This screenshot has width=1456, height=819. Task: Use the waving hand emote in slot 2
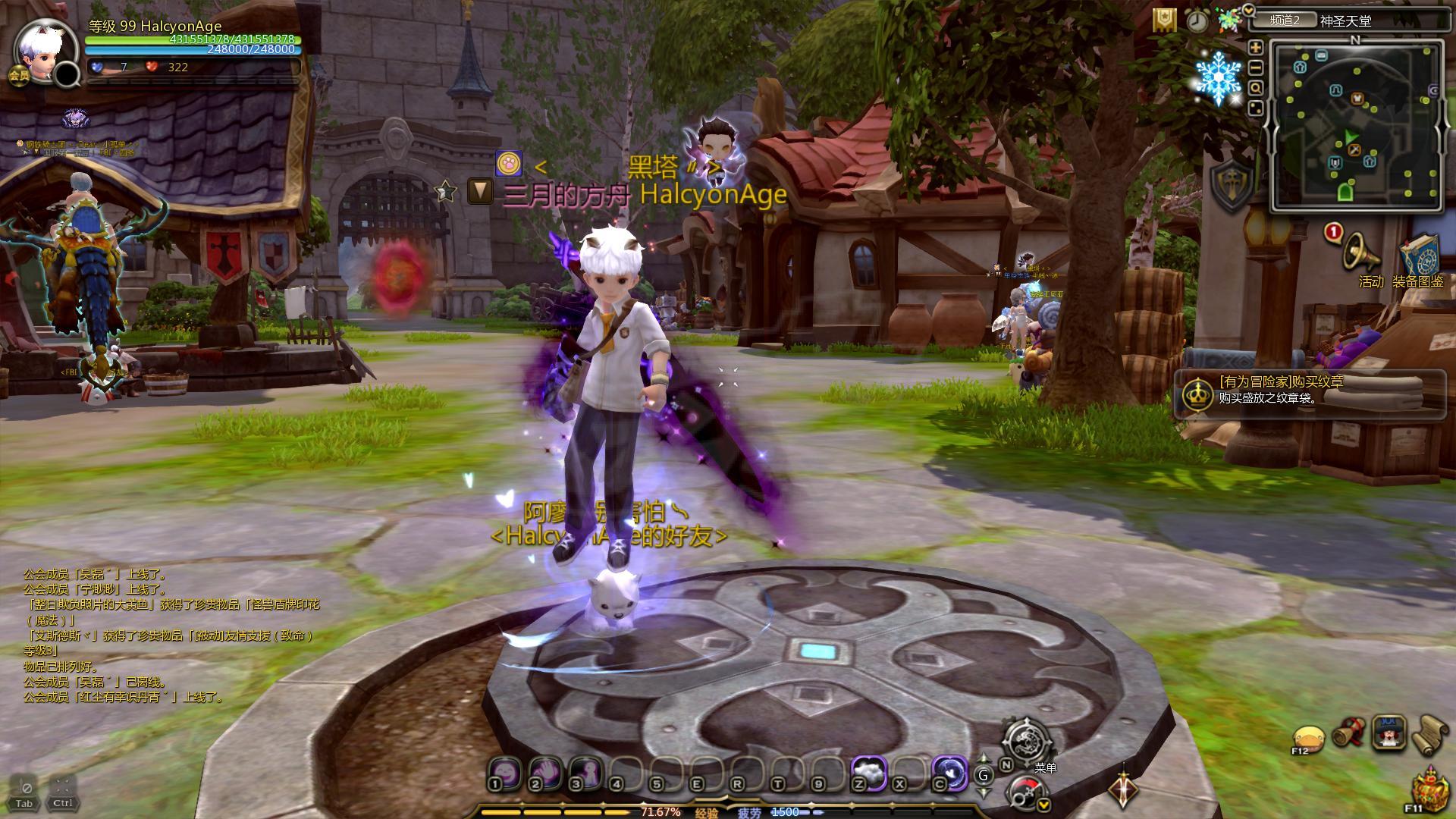544,772
